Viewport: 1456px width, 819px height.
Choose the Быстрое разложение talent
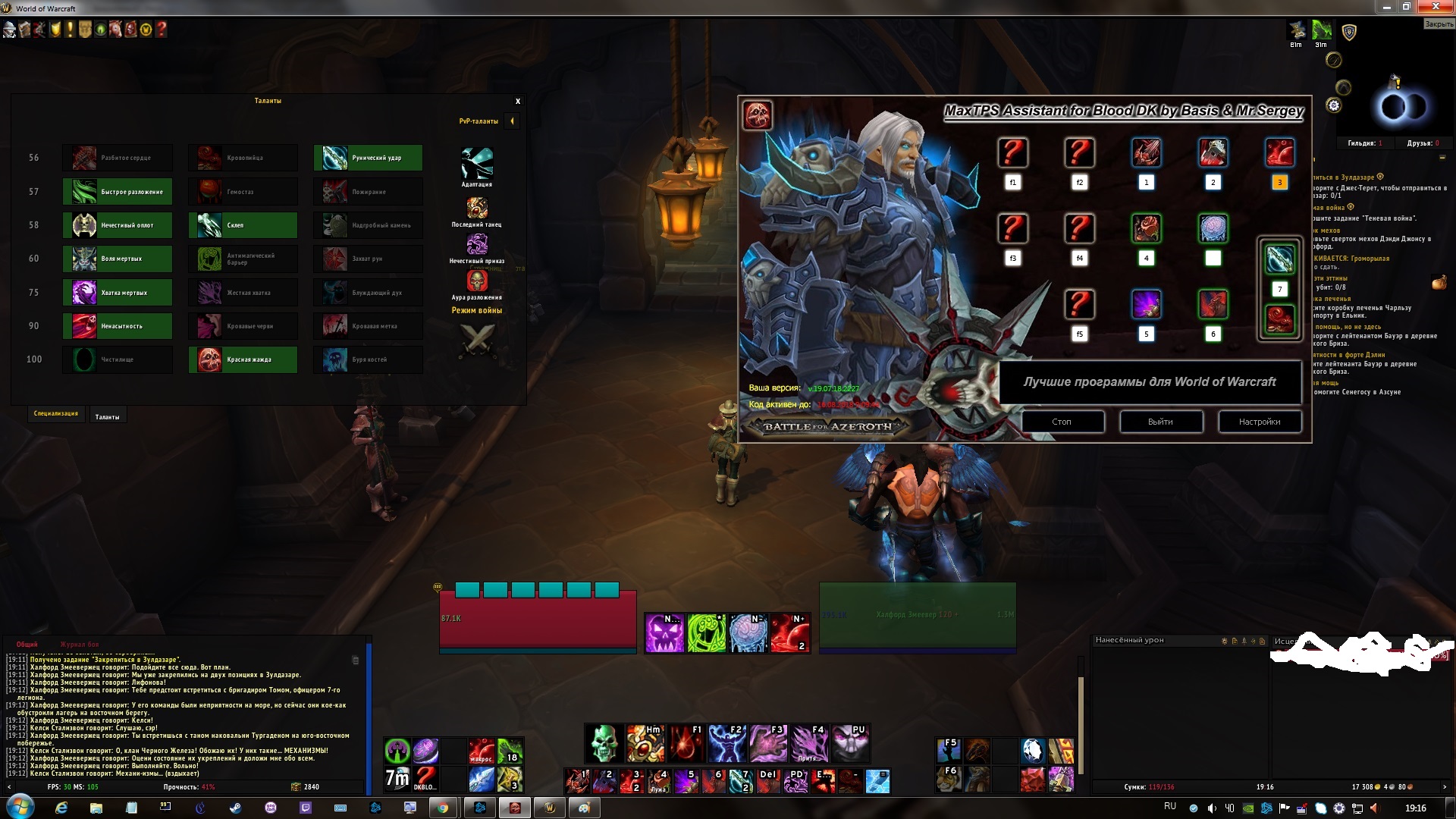pyautogui.click(x=118, y=192)
